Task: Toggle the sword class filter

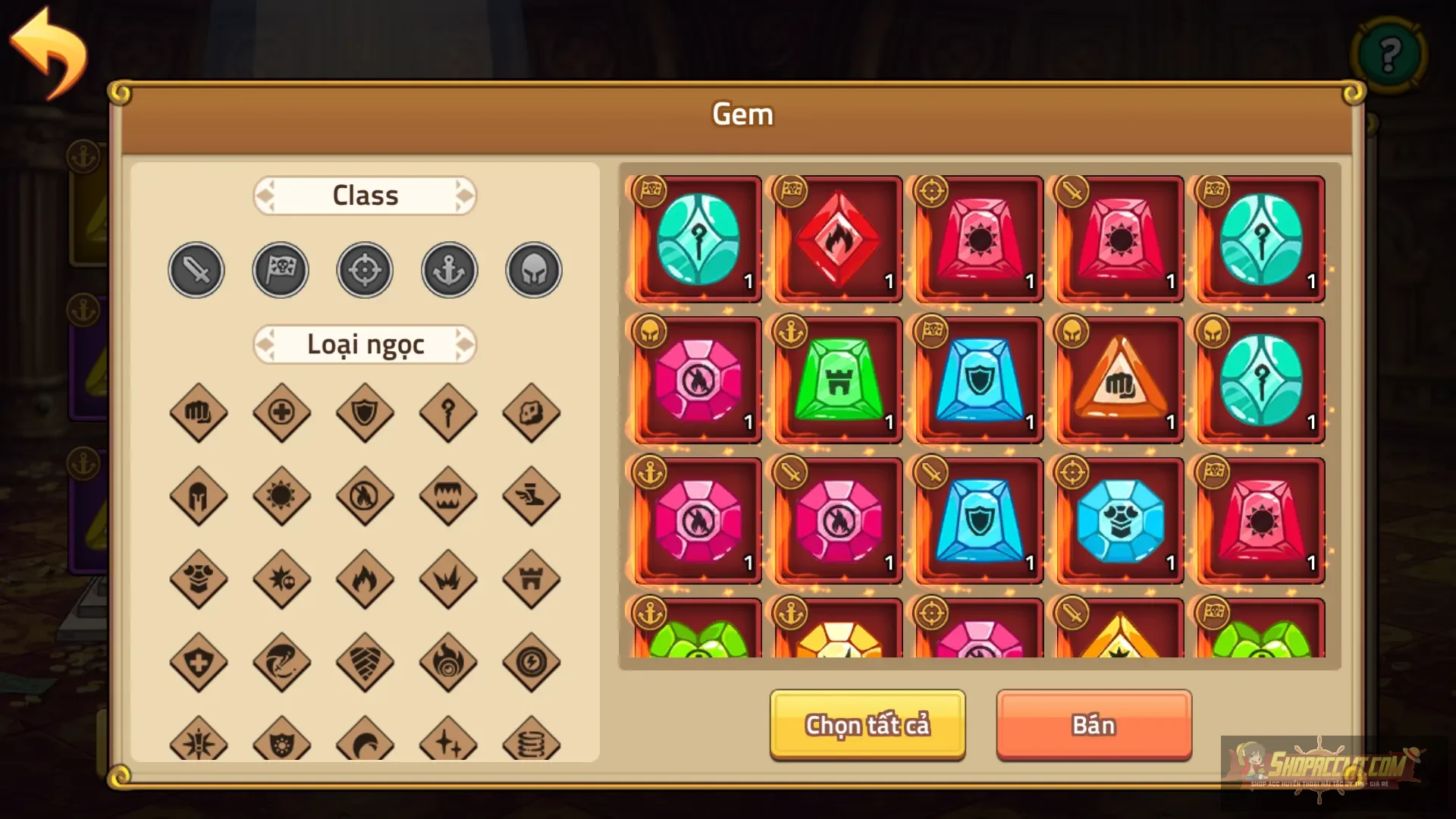Action: click(196, 269)
